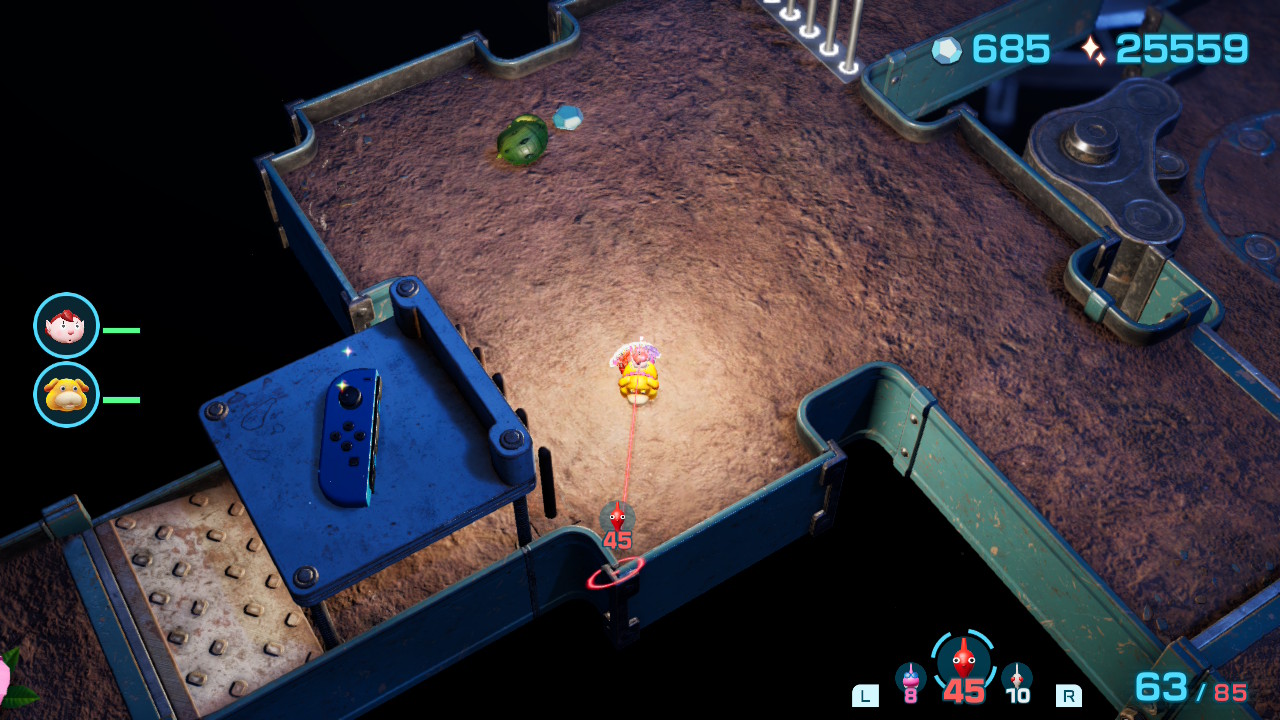Switch to the White Pikmin icon
The height and width of the screenshot is (720, 1280).
1017,677
